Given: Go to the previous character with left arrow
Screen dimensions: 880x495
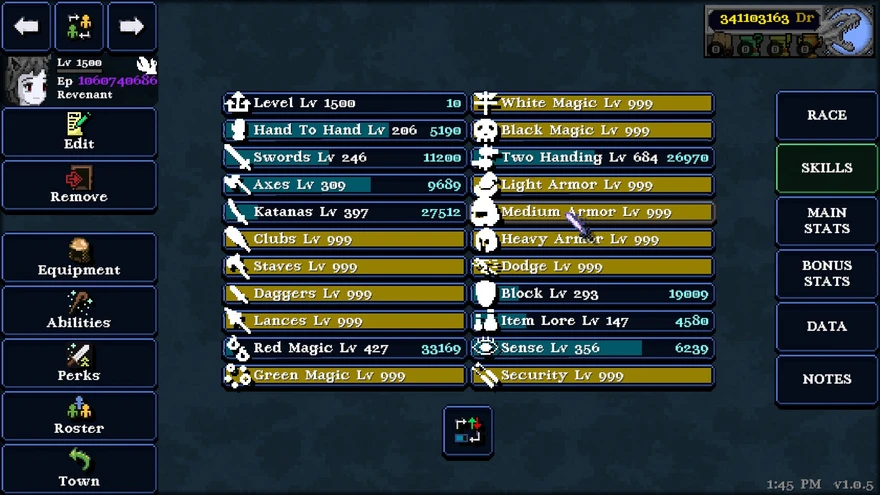Looking at the screenshot, I should coord(26,27).
